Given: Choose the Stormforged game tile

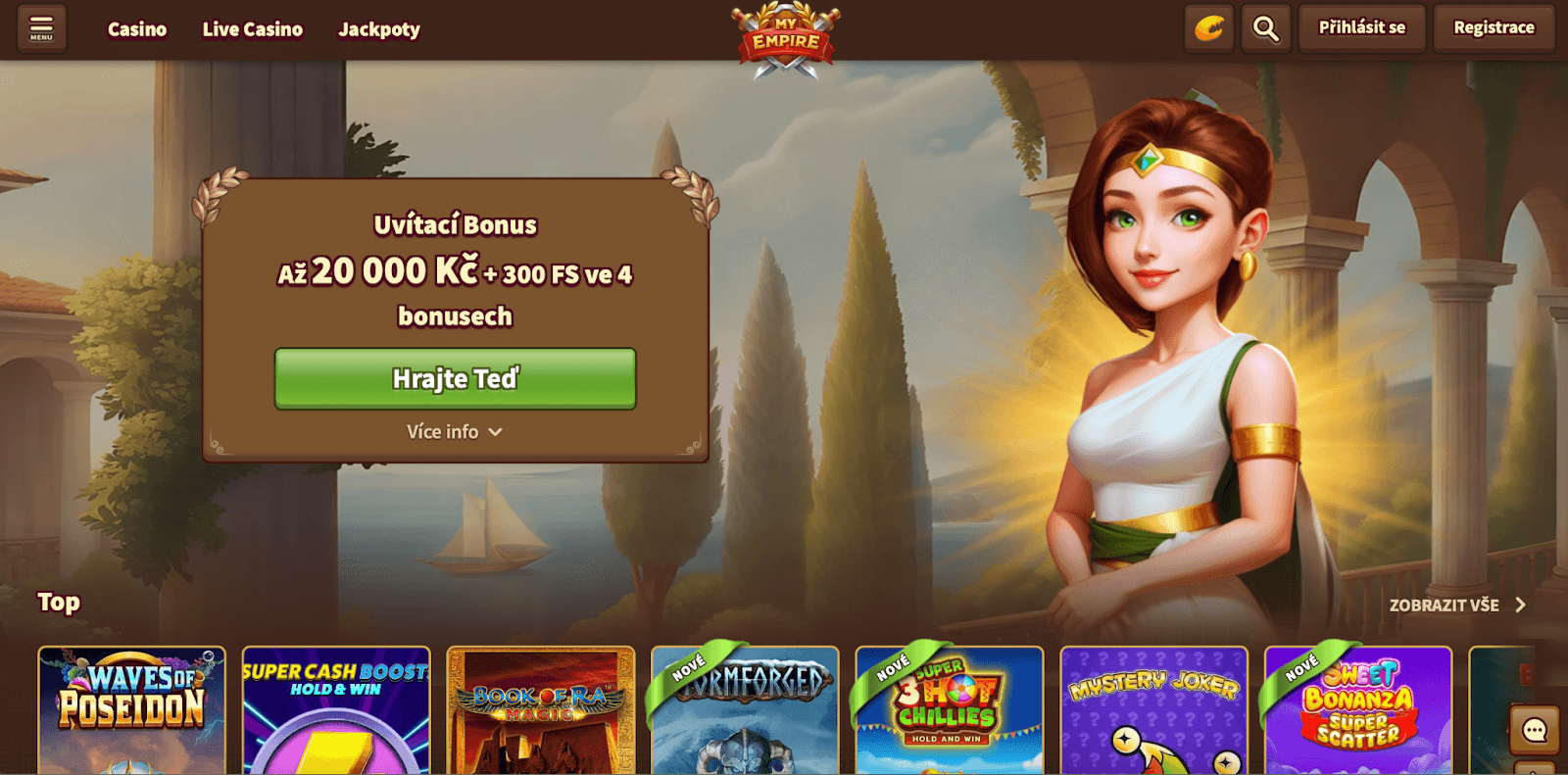Looking at the screenshot, I should (x=745, y=710).
